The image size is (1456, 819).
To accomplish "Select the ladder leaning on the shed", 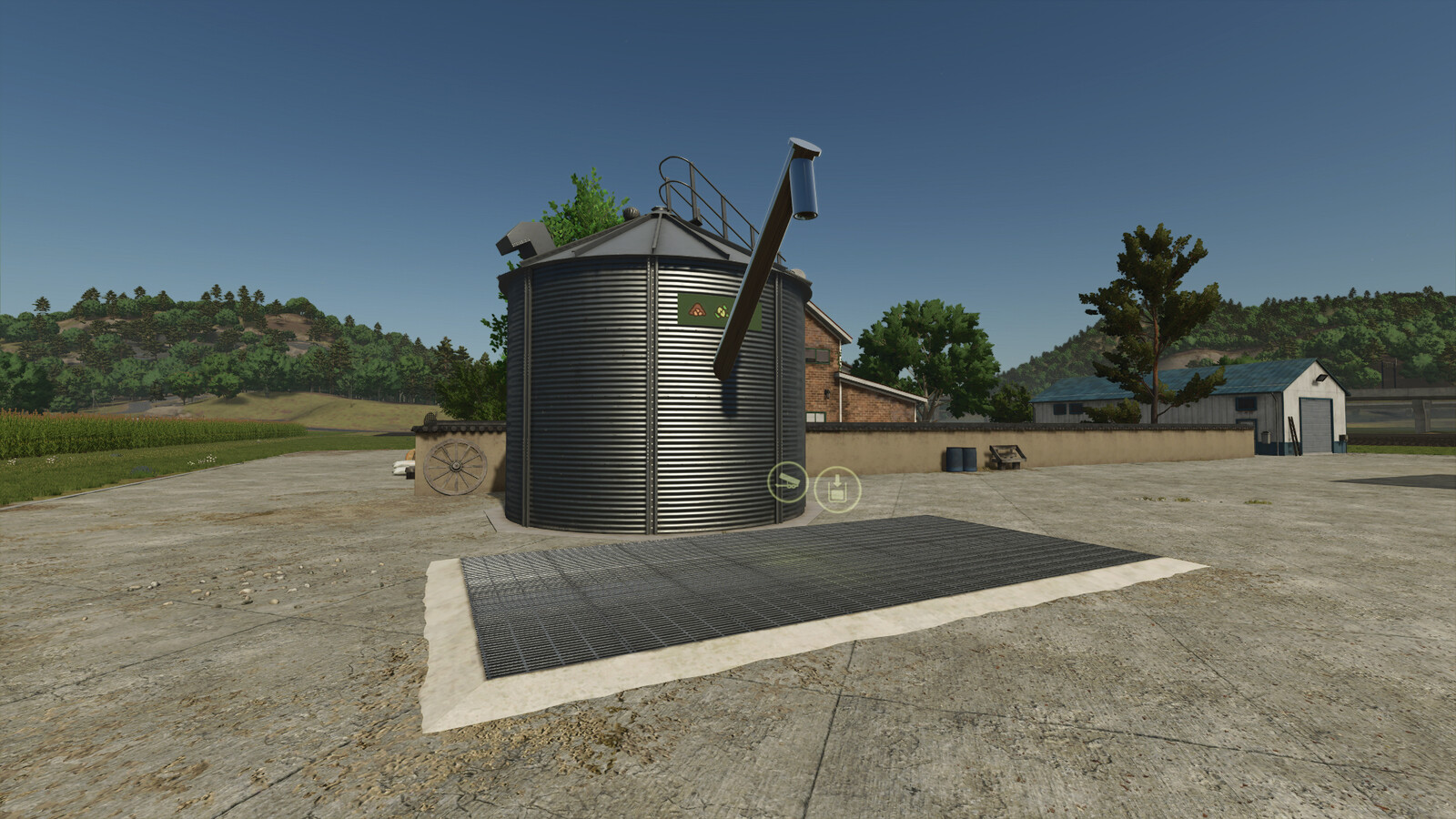I will click(x=1293, y=432).
